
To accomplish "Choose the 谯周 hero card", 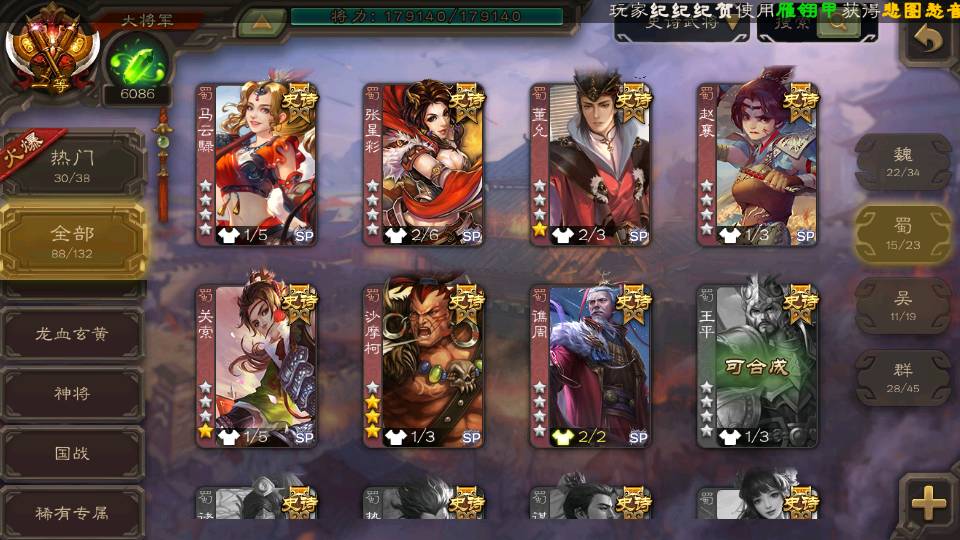I will (591, 366).
